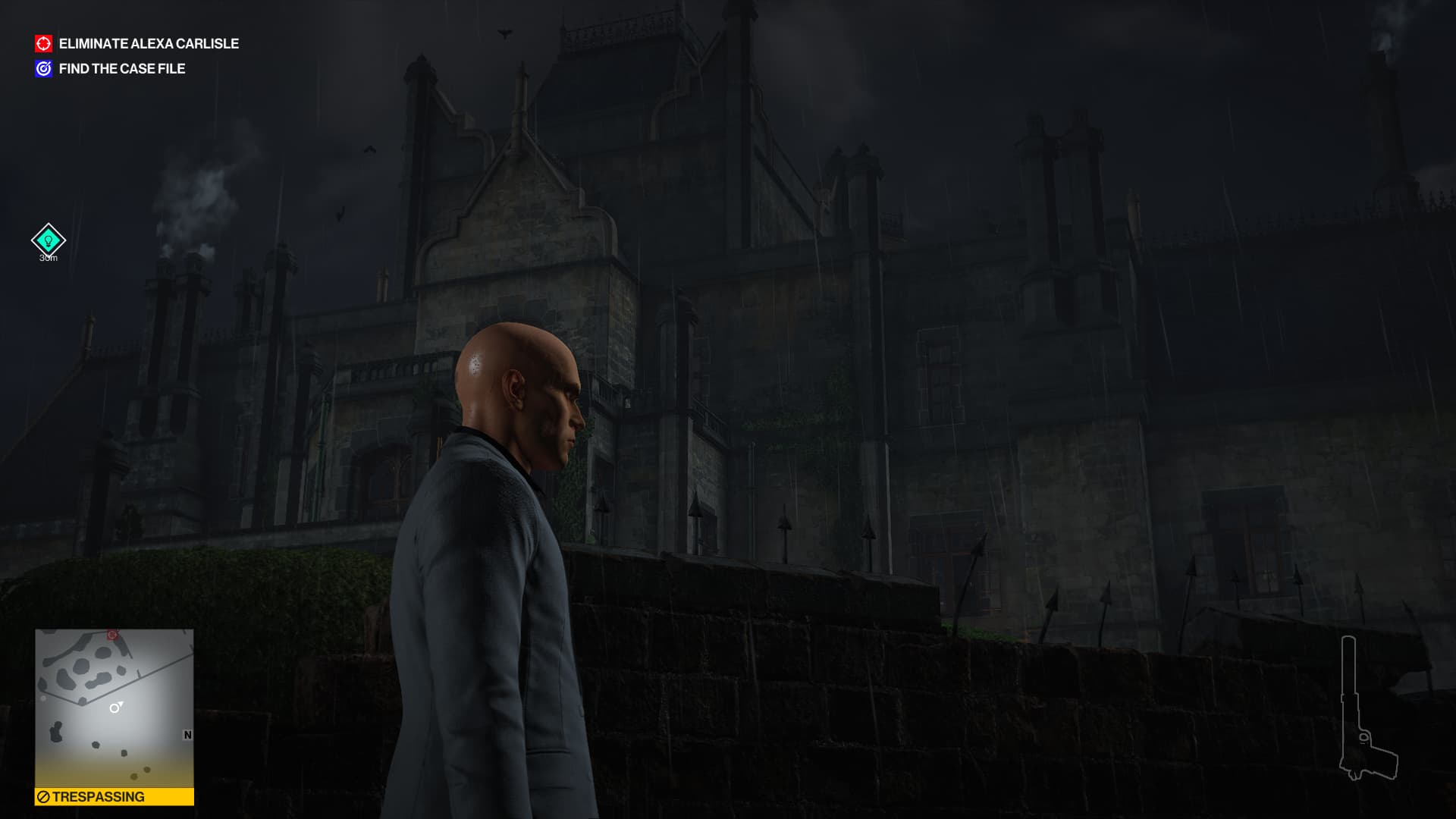Click the green lightbulb intel marker

48,240
